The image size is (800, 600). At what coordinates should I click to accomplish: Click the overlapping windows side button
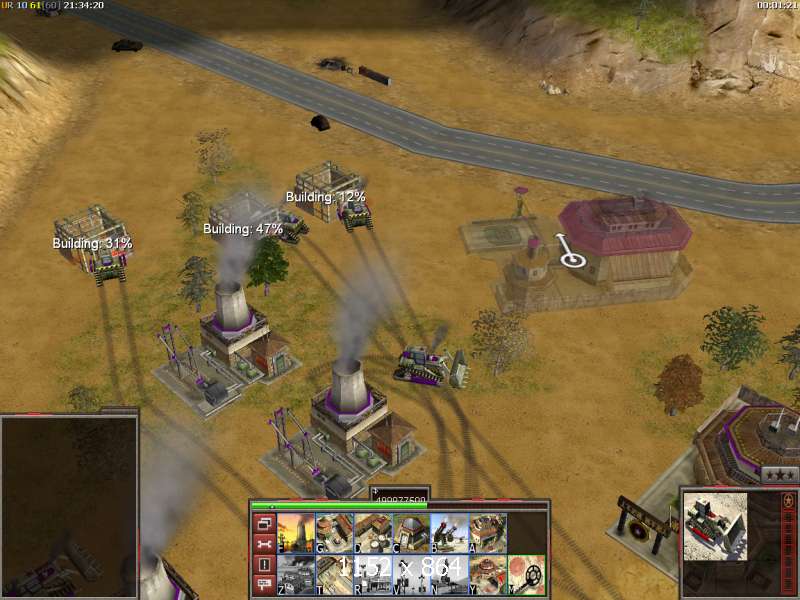pos(264,523)
